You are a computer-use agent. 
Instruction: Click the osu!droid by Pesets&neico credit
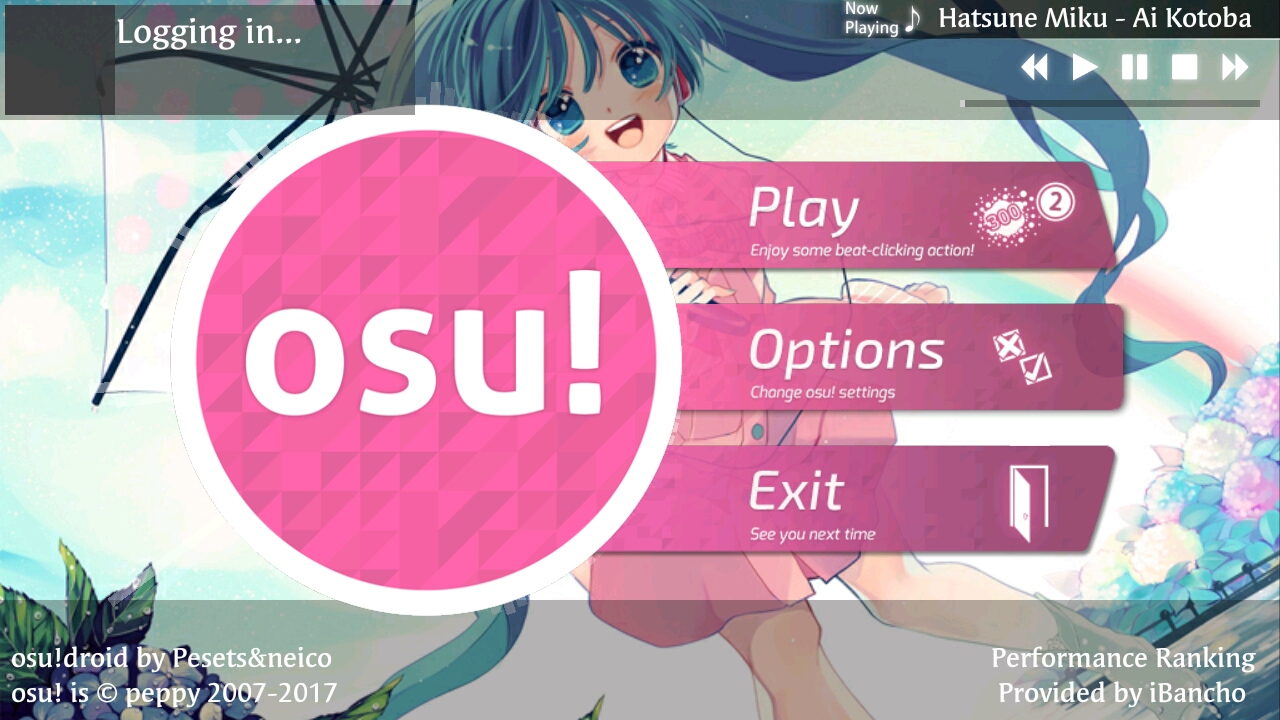tap(170, 658)
